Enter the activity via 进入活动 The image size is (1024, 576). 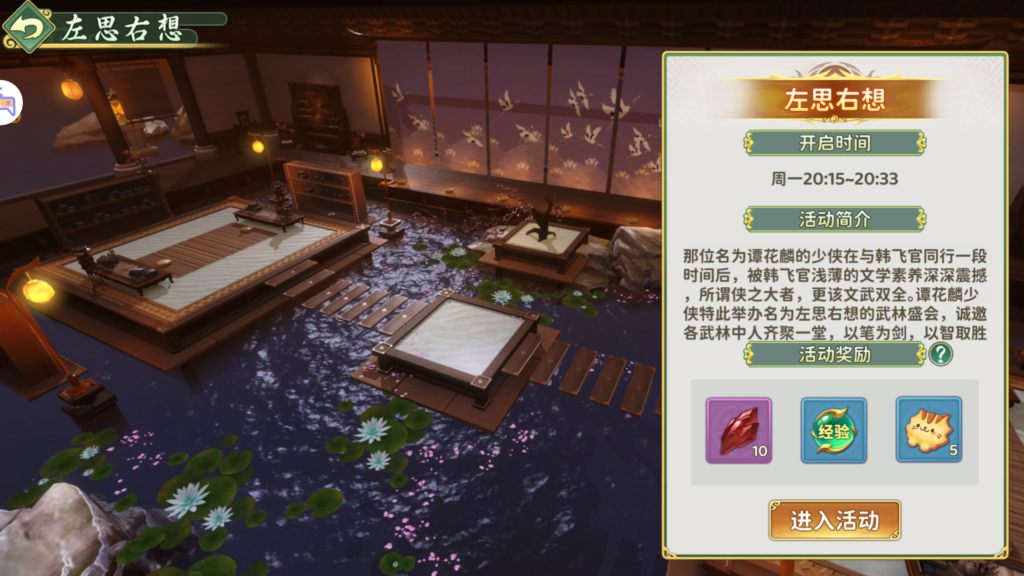pos(834,520)
